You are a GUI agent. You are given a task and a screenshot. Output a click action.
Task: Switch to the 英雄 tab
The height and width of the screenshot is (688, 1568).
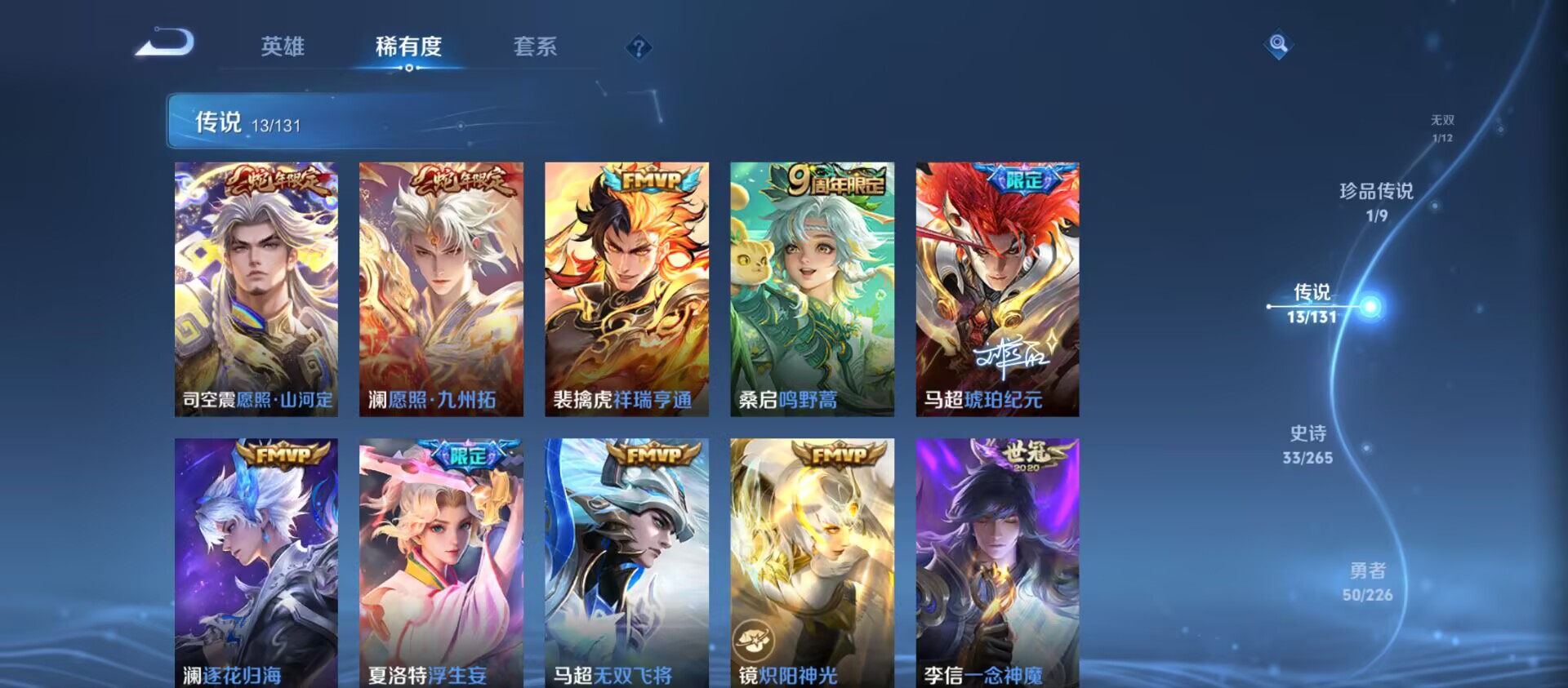coord(283,47)
